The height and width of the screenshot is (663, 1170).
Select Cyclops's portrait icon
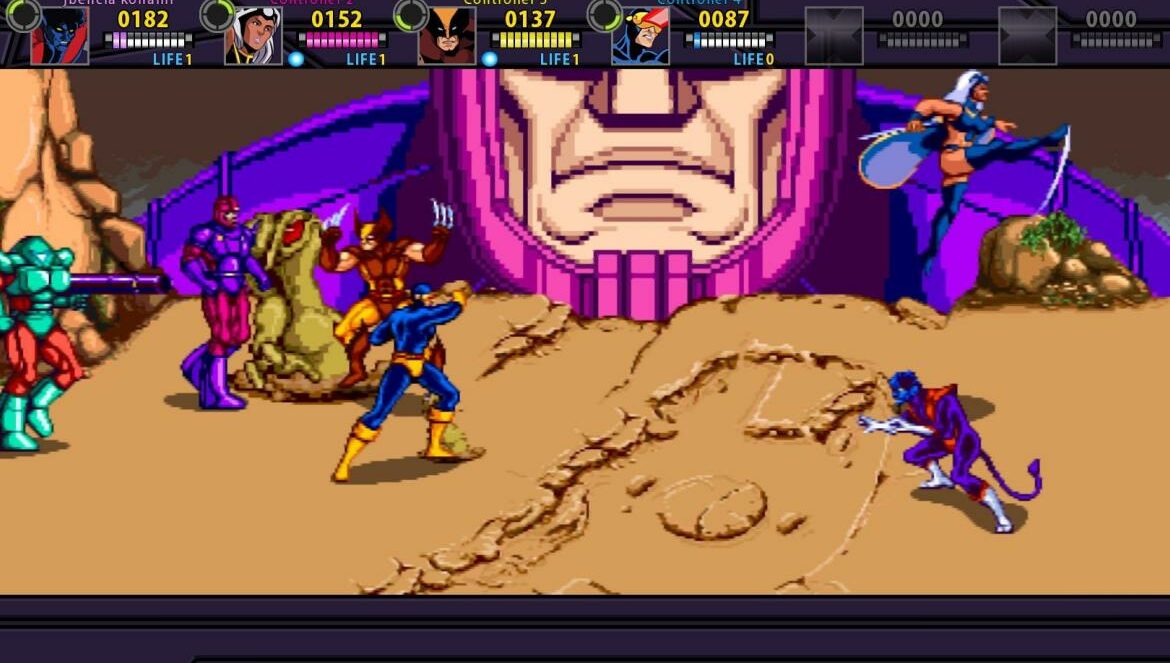[640, 36]
